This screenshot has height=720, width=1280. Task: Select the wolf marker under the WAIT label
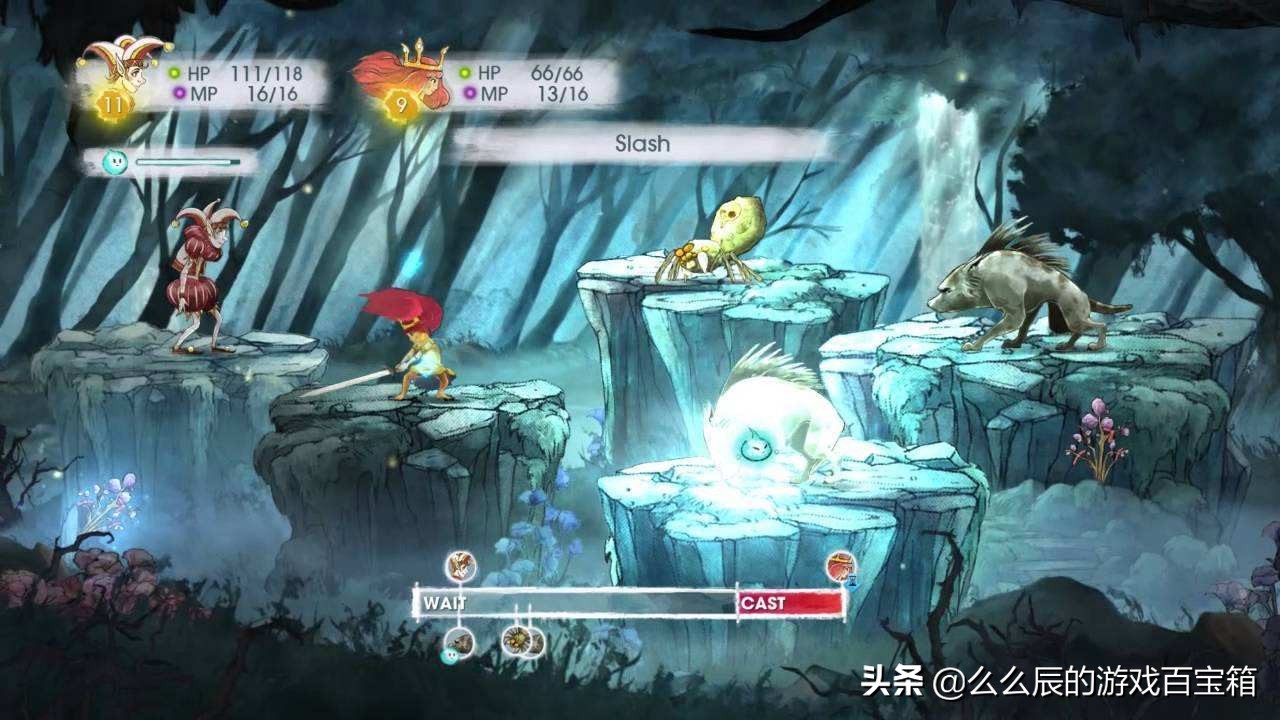pos(460,641)
